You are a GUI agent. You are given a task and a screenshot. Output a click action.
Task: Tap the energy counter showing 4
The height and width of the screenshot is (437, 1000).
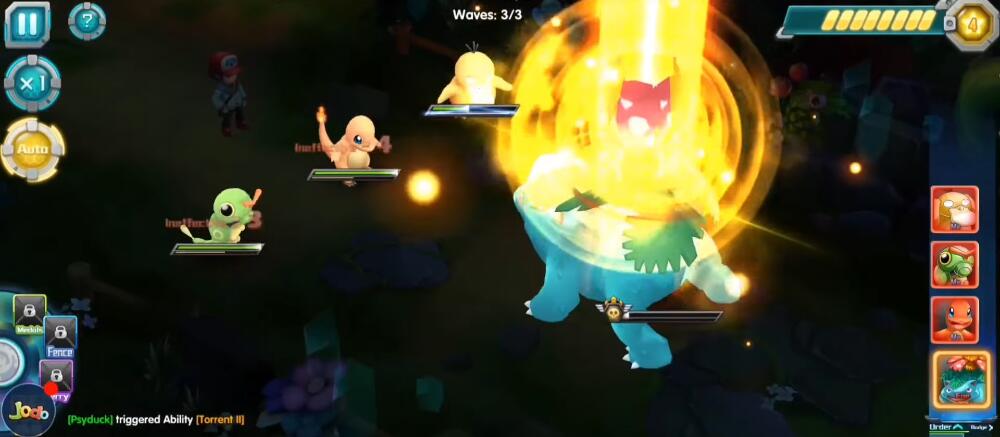[x=969, y=22]
